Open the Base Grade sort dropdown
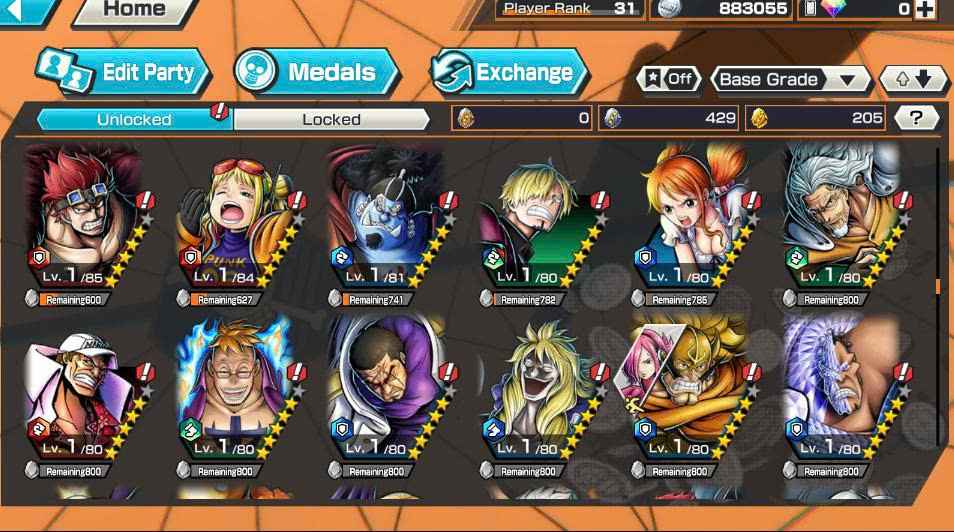 (790, 79)
